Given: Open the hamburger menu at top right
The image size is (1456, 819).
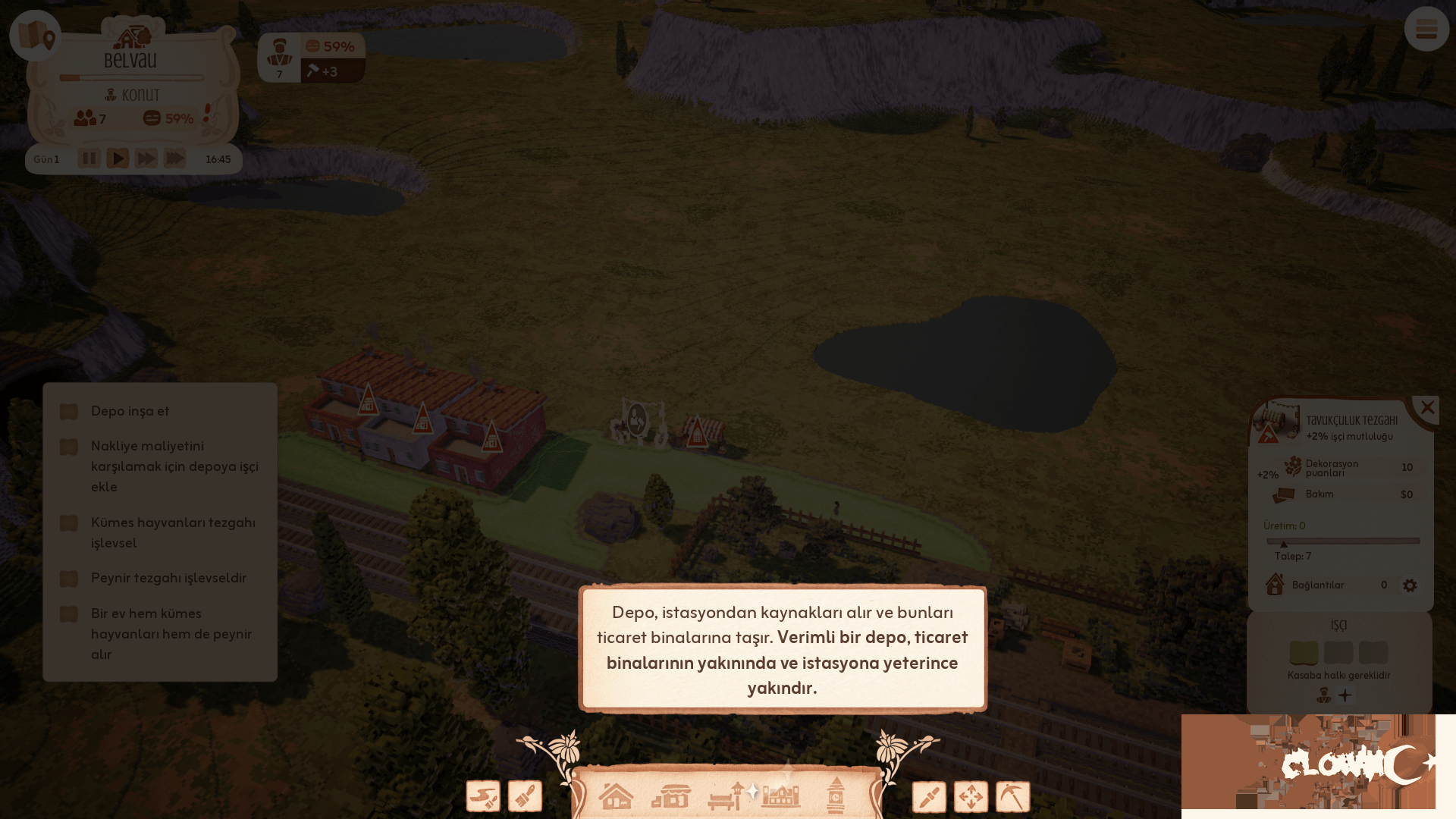Looking at the screenshot, I should [1426, 30].
